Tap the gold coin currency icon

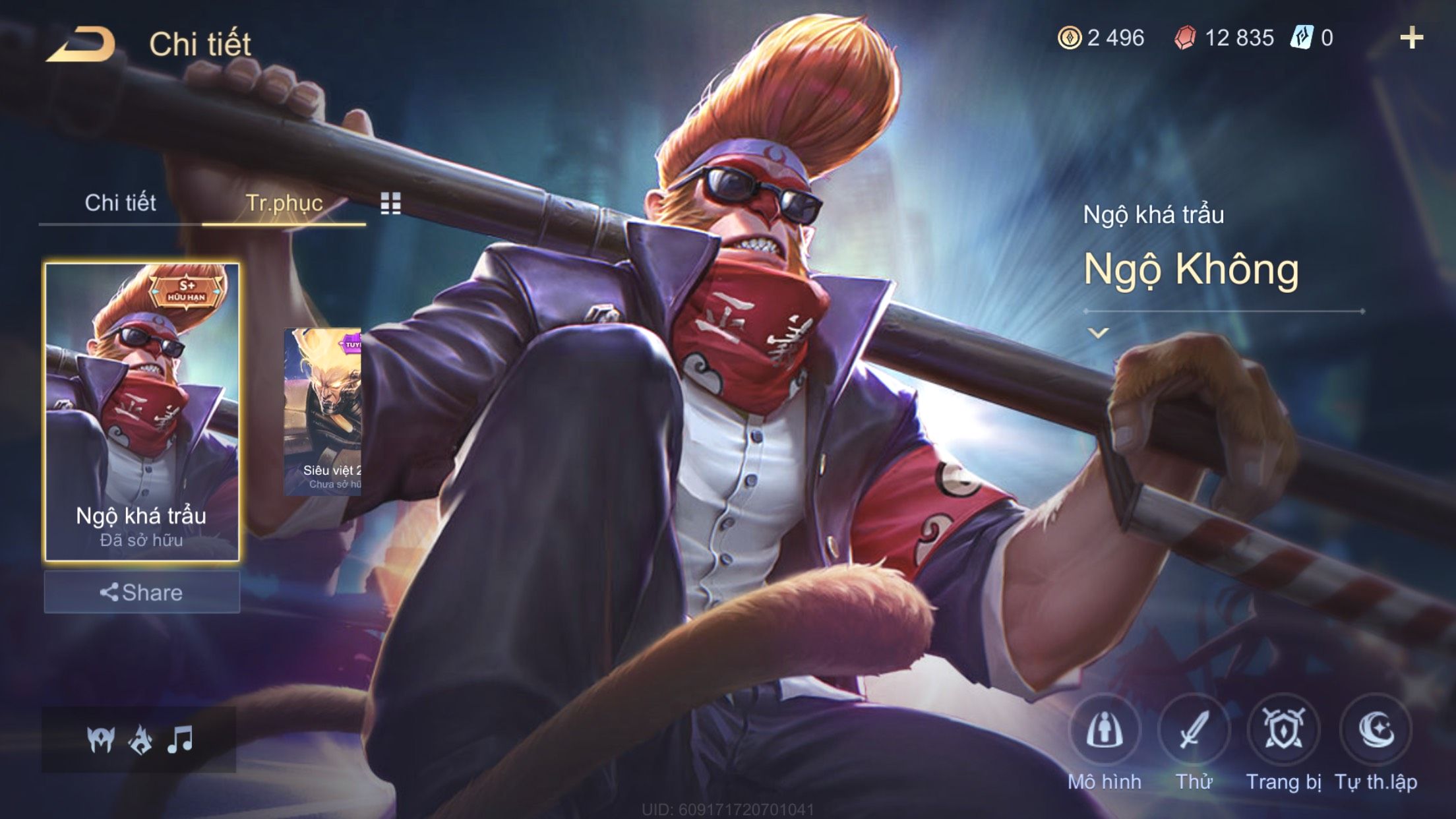(1069, 38)
